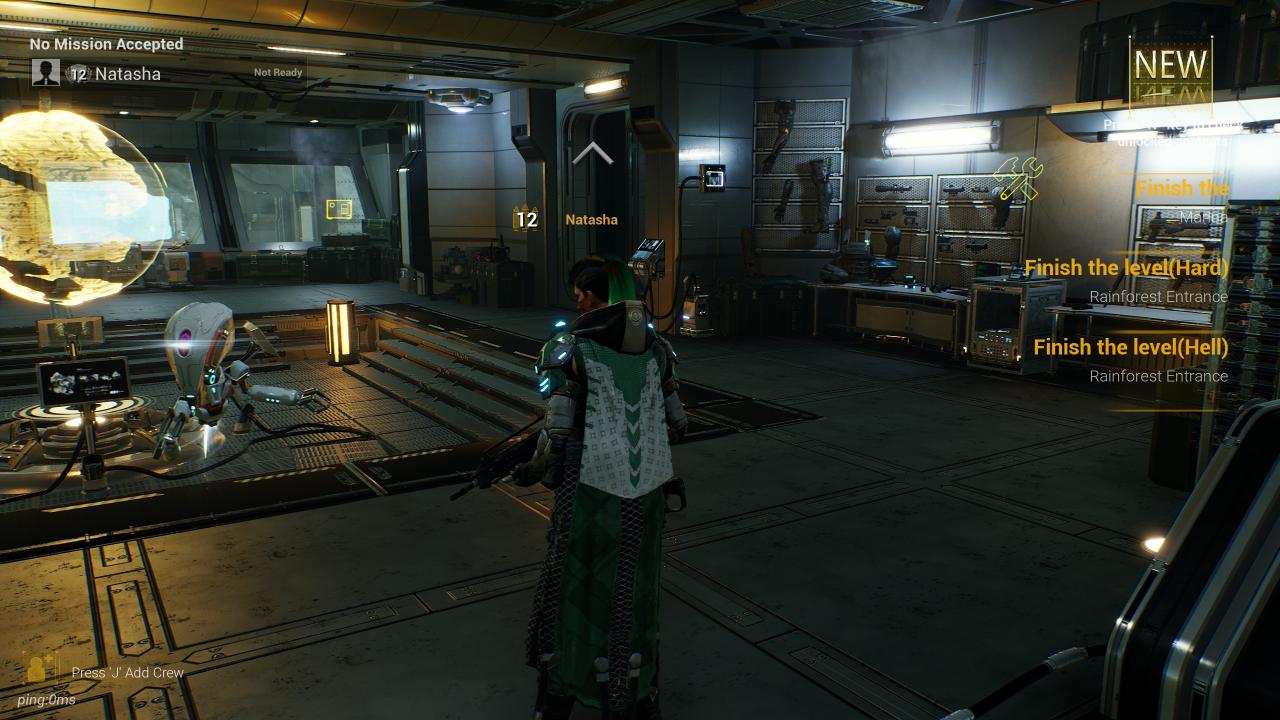Select the Finish the level(Hell) entry
Image resolution: width=1280 pixels, height=720 pixels.
coord(1130,347)
